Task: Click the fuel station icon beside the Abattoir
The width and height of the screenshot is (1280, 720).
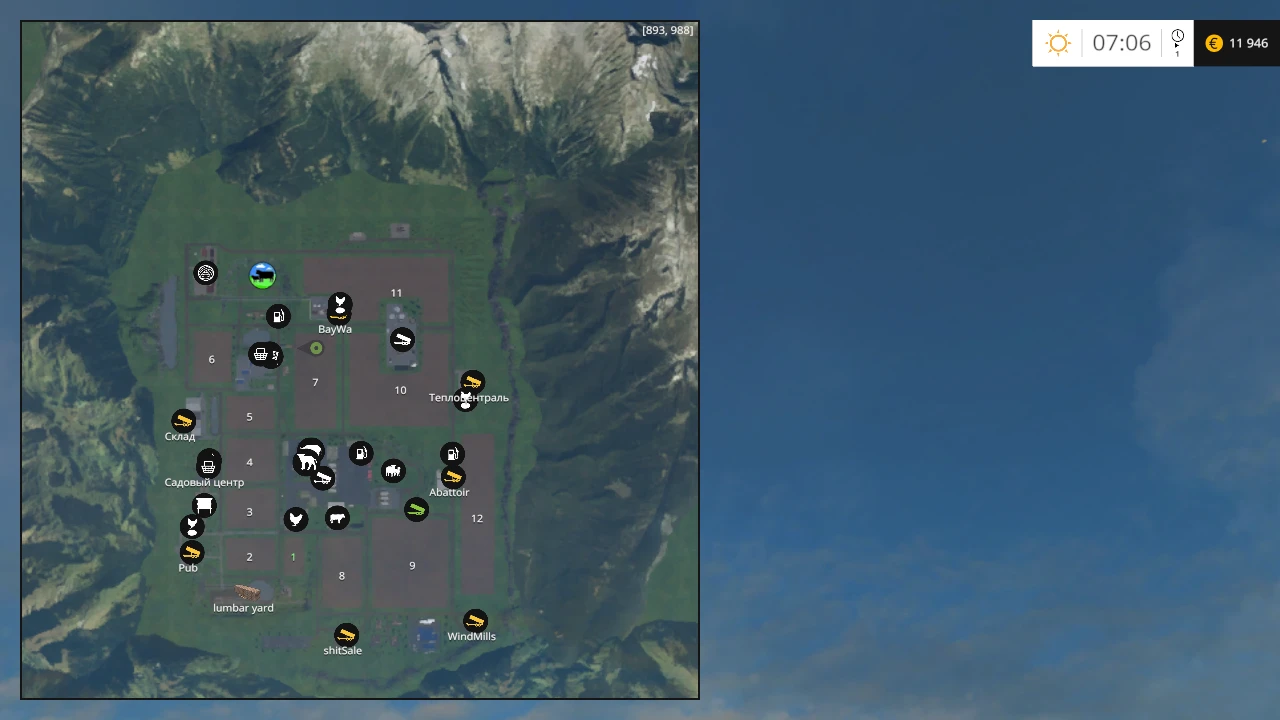Action: click(453, 453)
